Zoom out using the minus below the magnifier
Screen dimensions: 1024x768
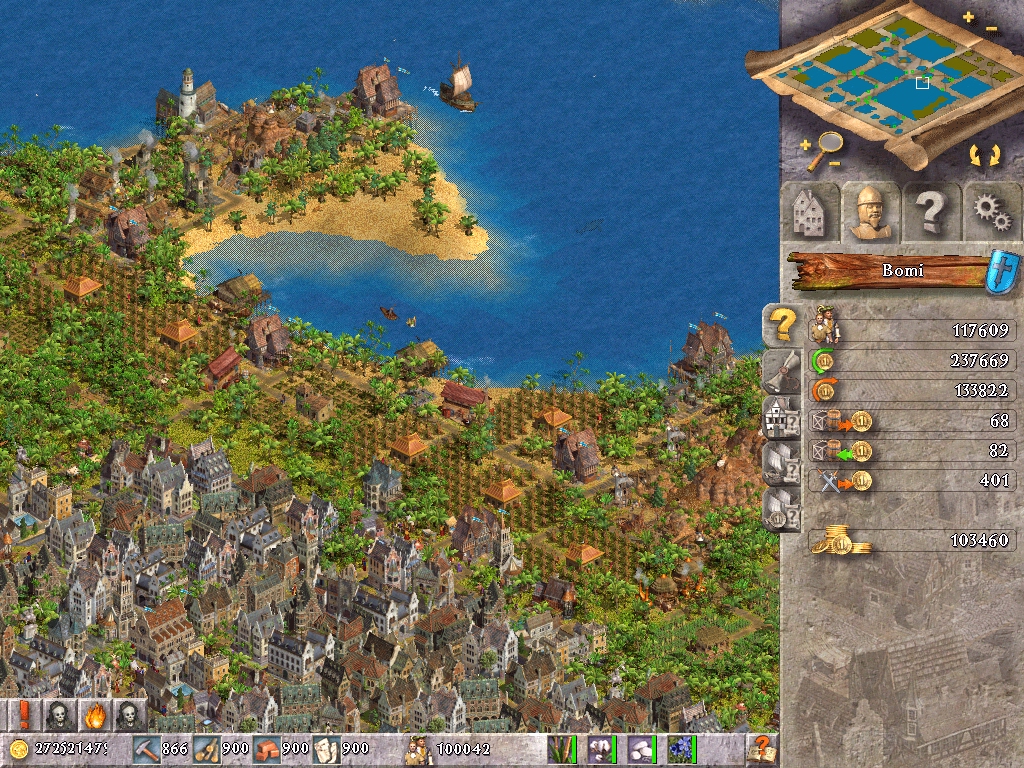pos(835,163)
